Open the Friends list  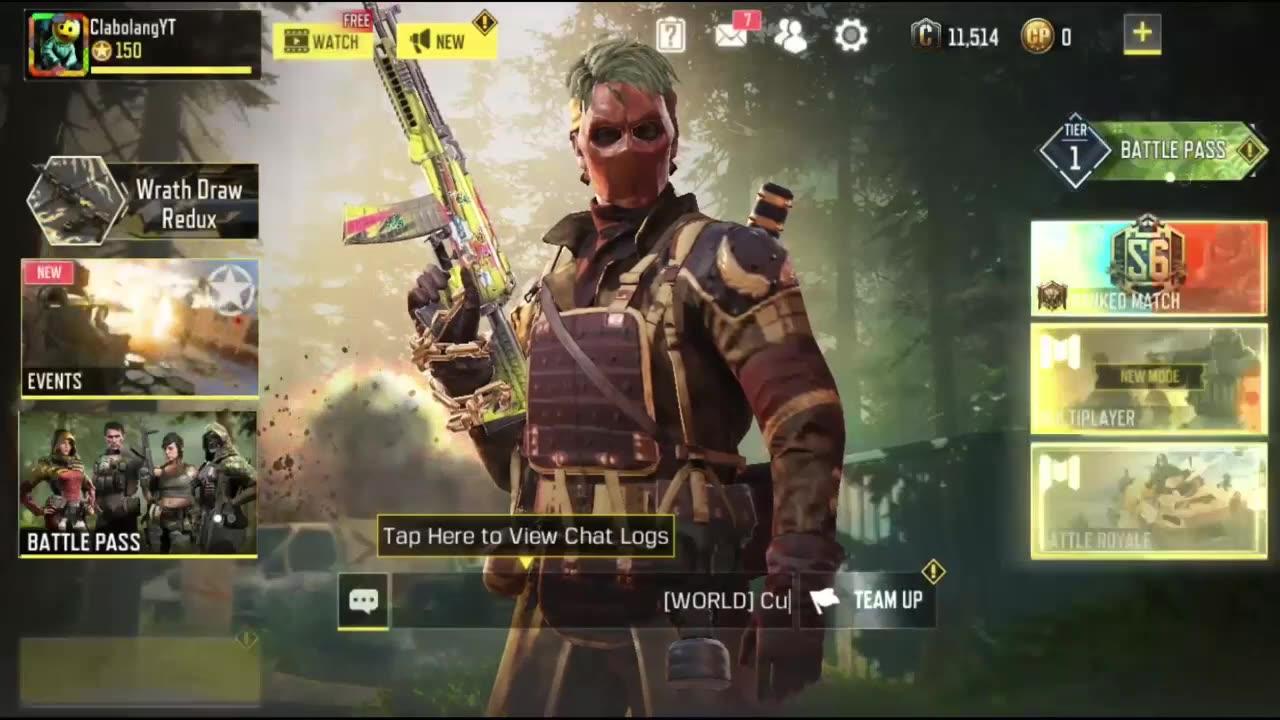coord(792,35)
